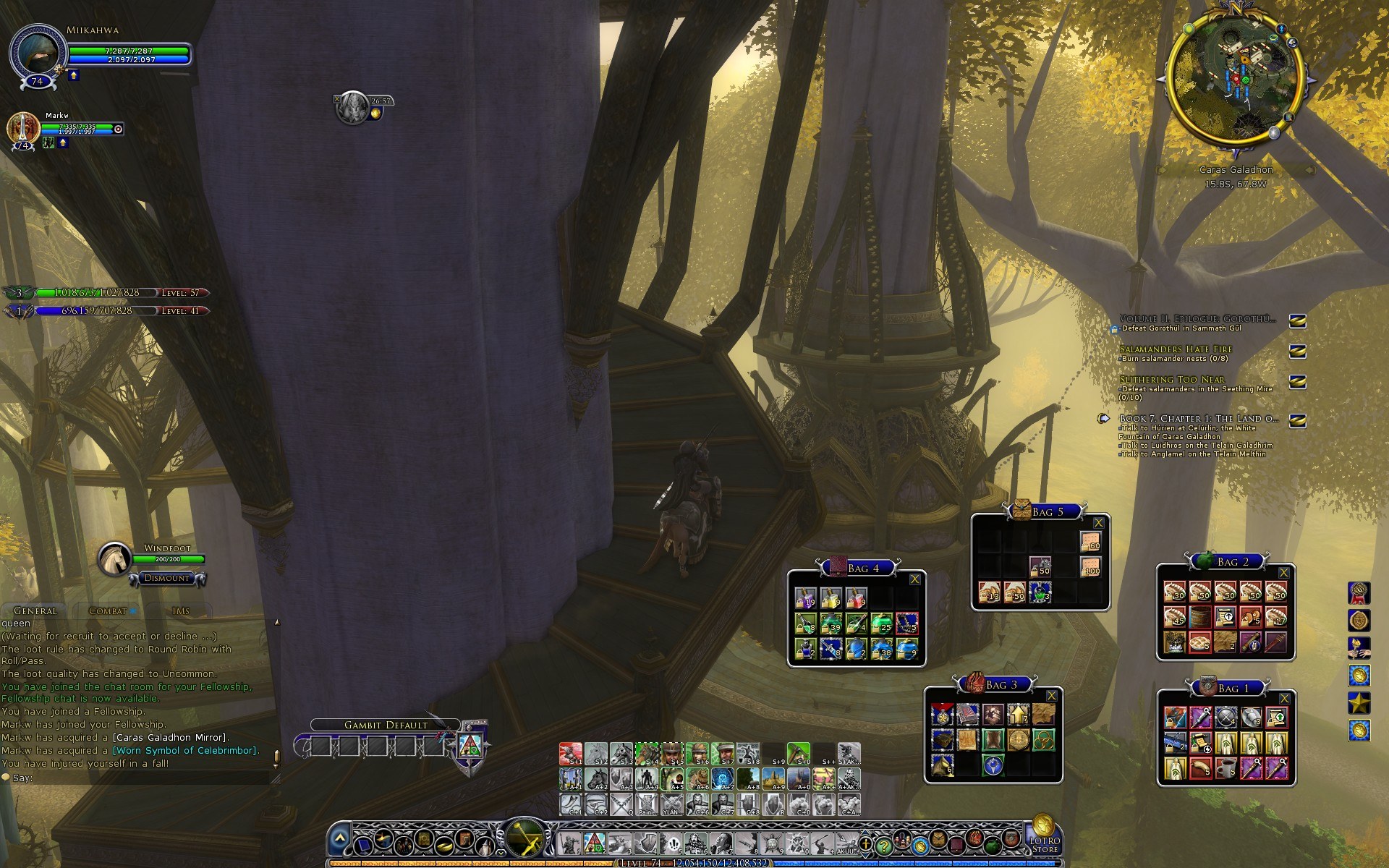Select the Salamanders Hate Fire quest tracker entry
Screen dimensions: 1389x868
pyautogui.click(x=1176, y=349)
